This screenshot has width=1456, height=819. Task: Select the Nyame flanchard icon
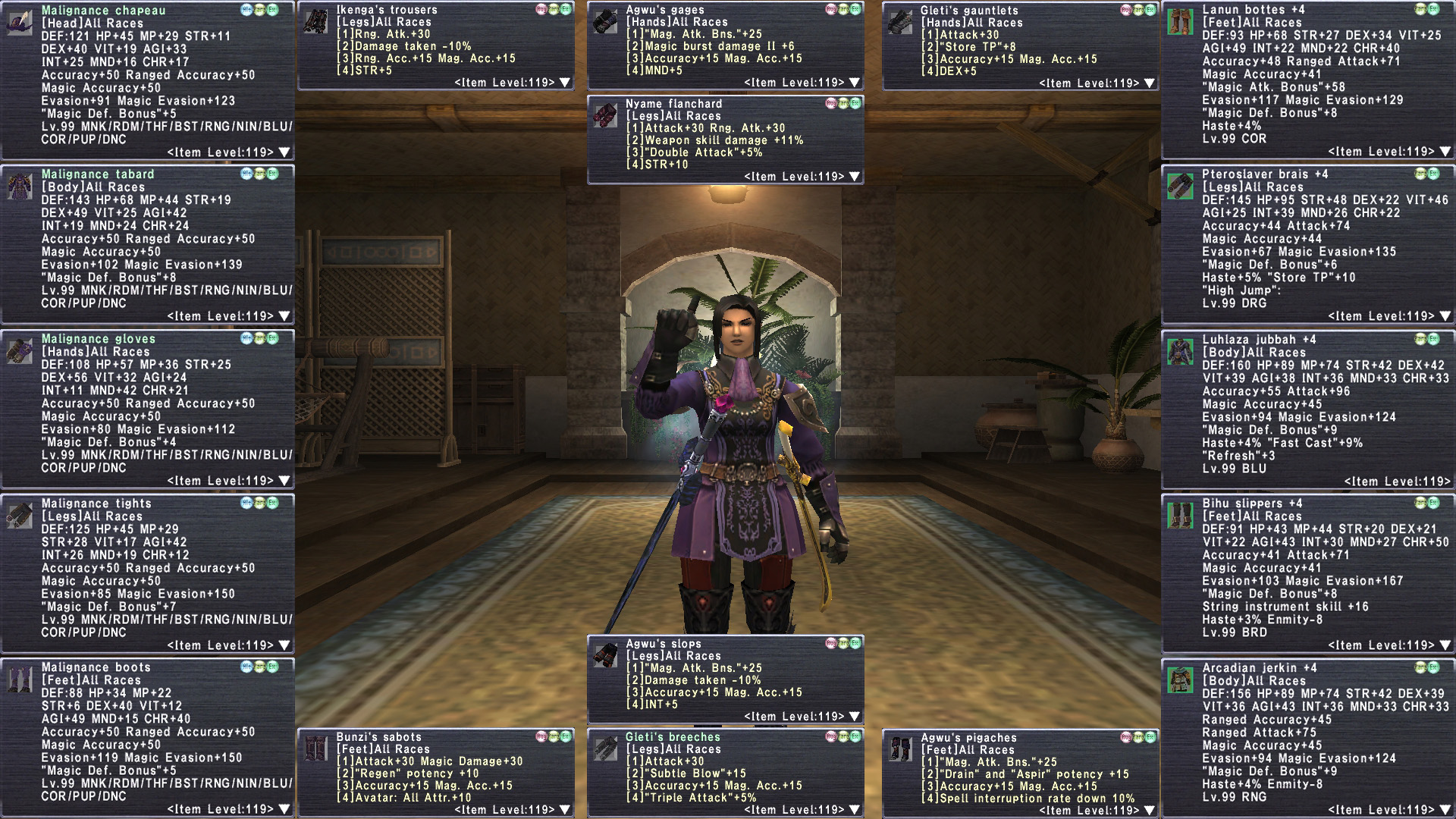point(605,115)
